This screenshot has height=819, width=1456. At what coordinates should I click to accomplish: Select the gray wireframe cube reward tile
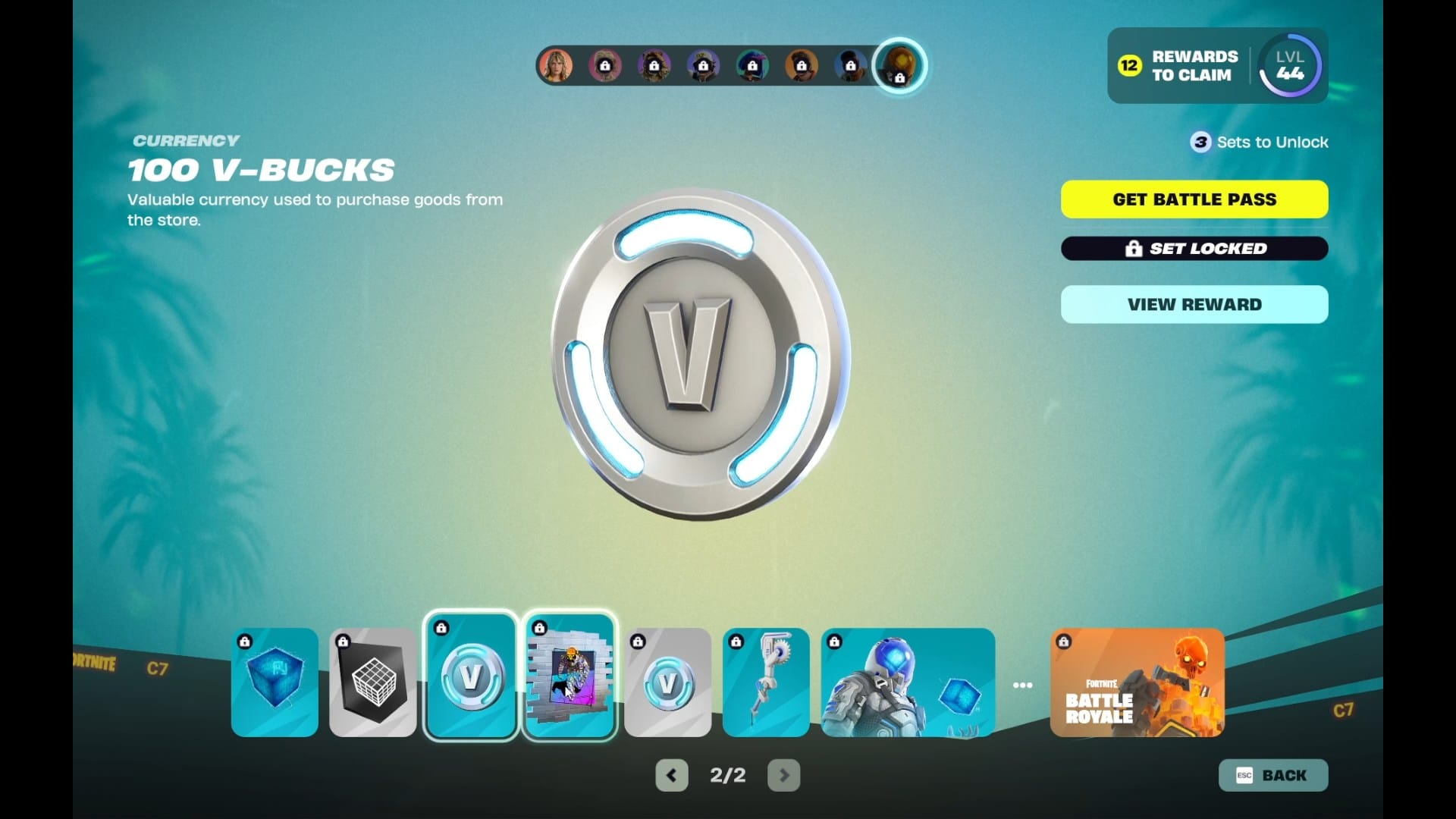point(373,682)
